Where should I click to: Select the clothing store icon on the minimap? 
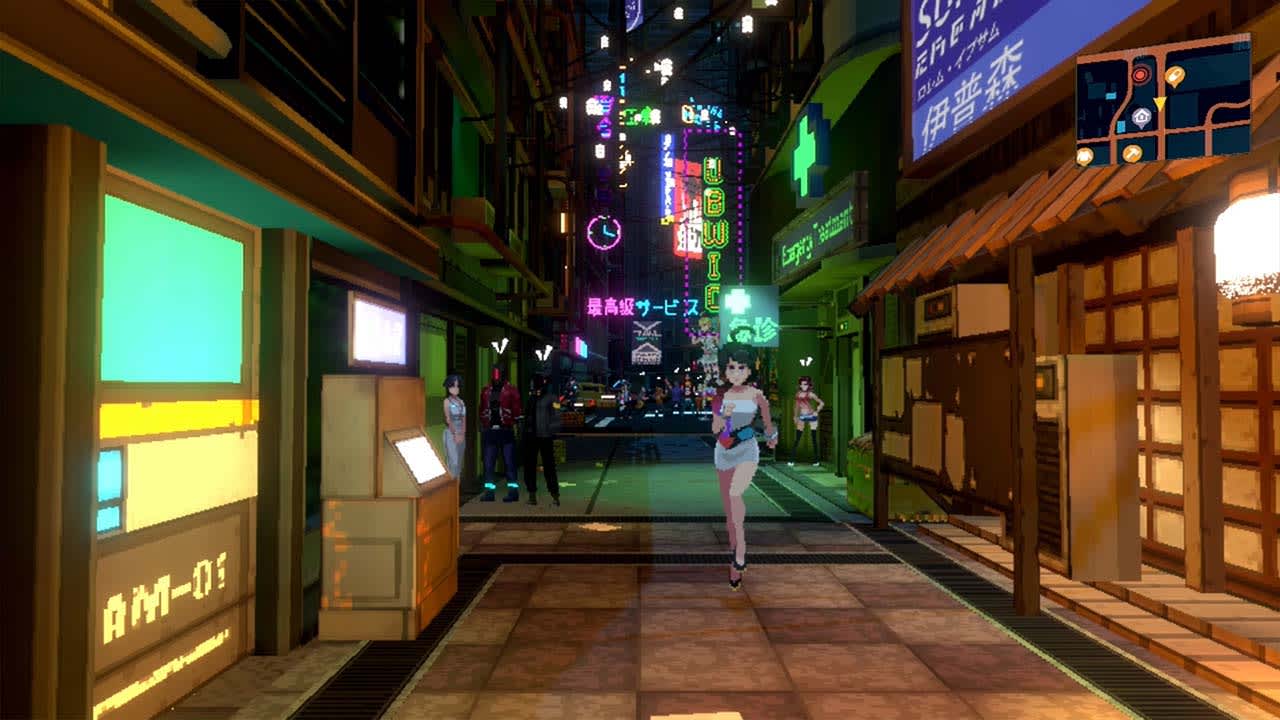click(x=1084, y=155)
